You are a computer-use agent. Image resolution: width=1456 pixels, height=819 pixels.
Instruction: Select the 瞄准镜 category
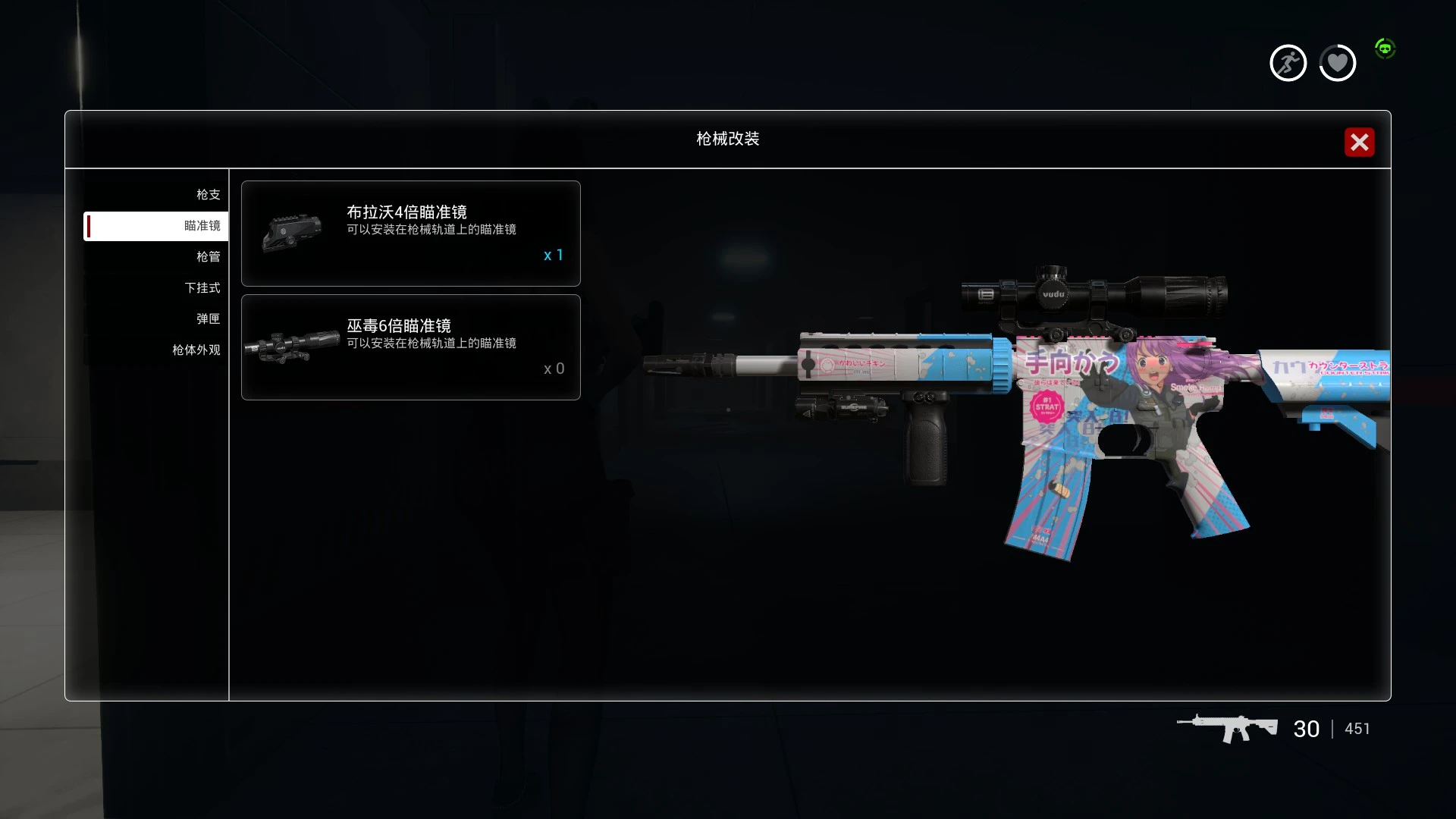[202, 226]
